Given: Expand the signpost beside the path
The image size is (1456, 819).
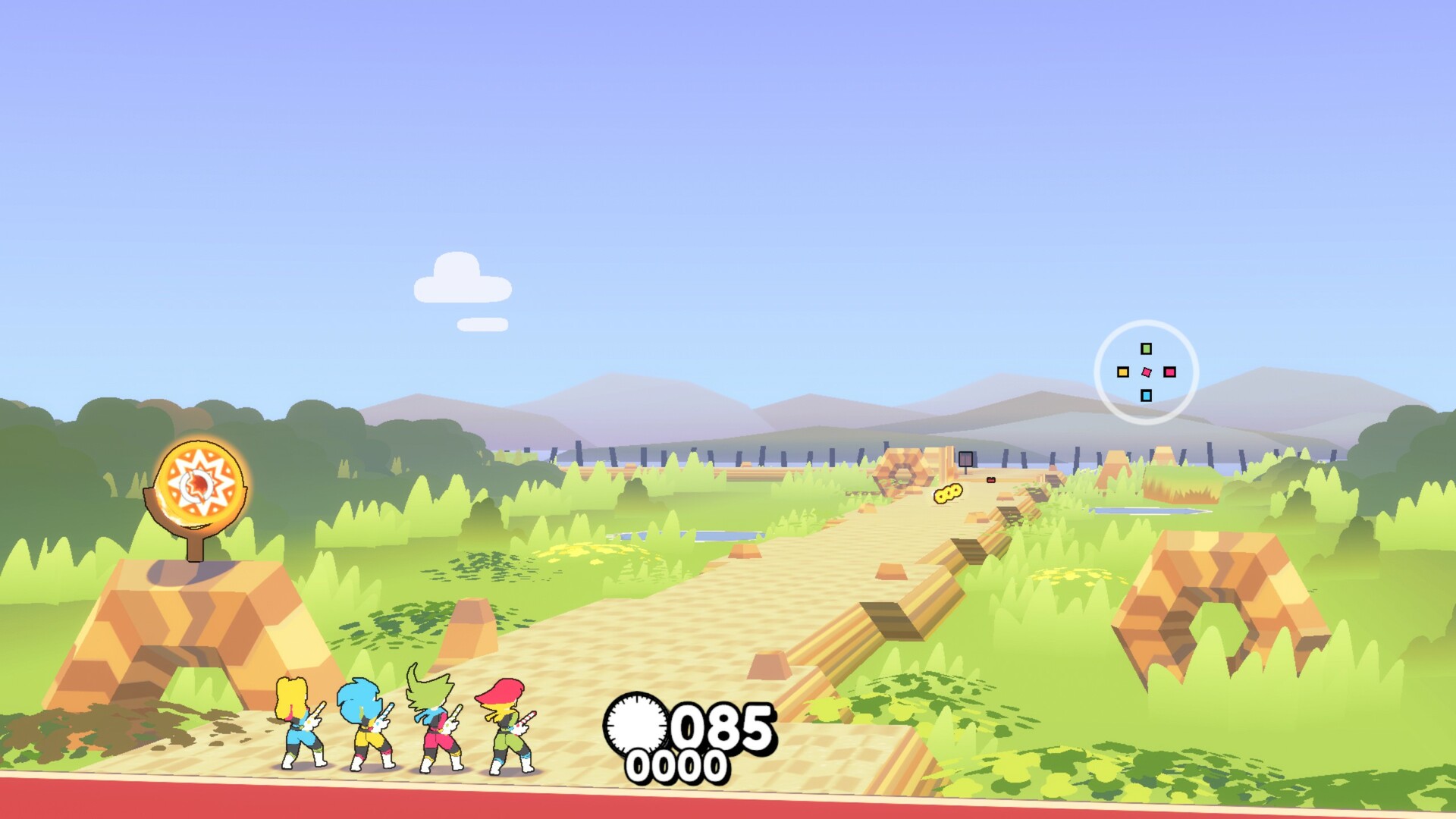Looking at the screenshot, I should (x=965, y=460).
